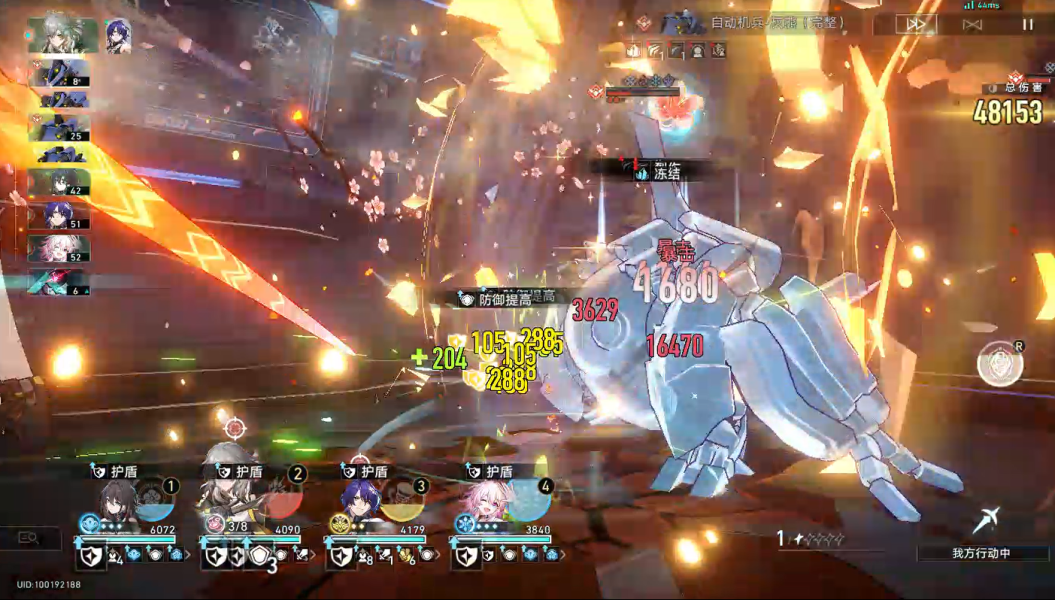Inspect the turn order entry numbered 51

tap(58, 215)
